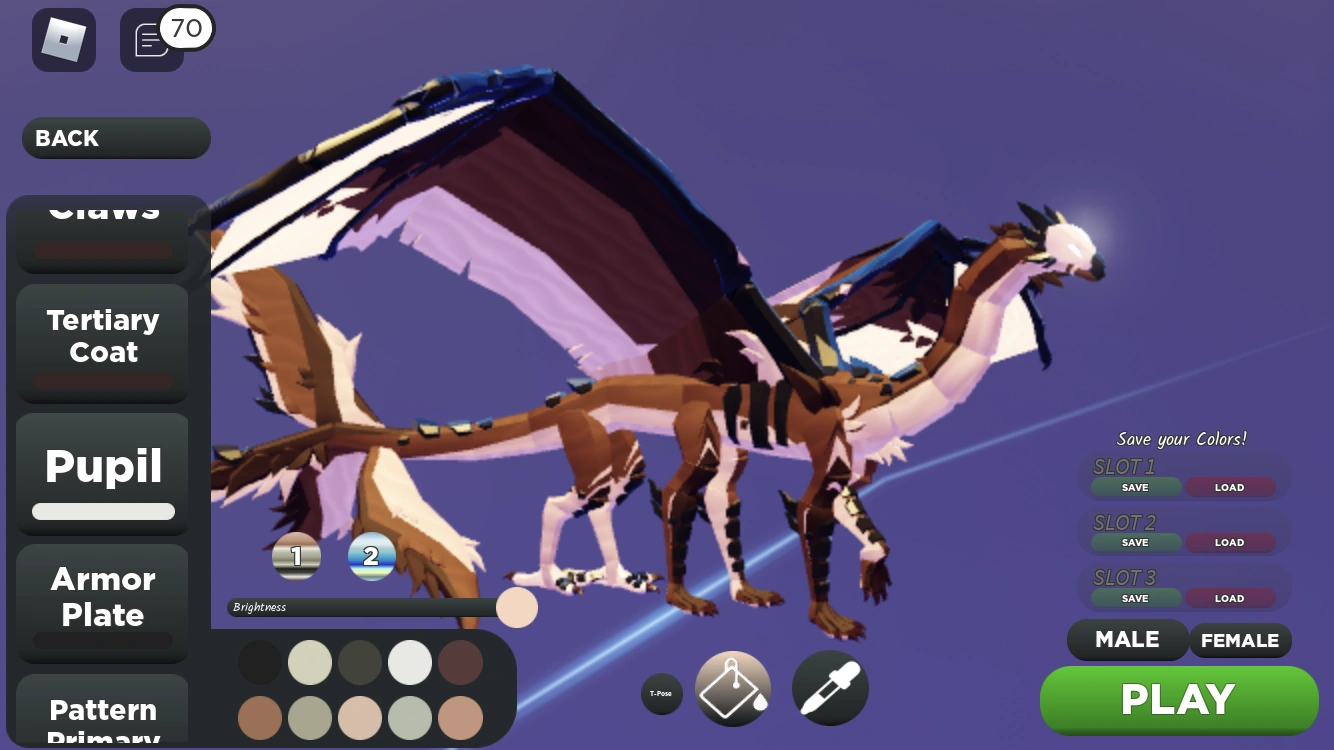This screenshot has width=1334, height=750.
Task: Open the Armor Plate customization category
Action: pos(102,597)
